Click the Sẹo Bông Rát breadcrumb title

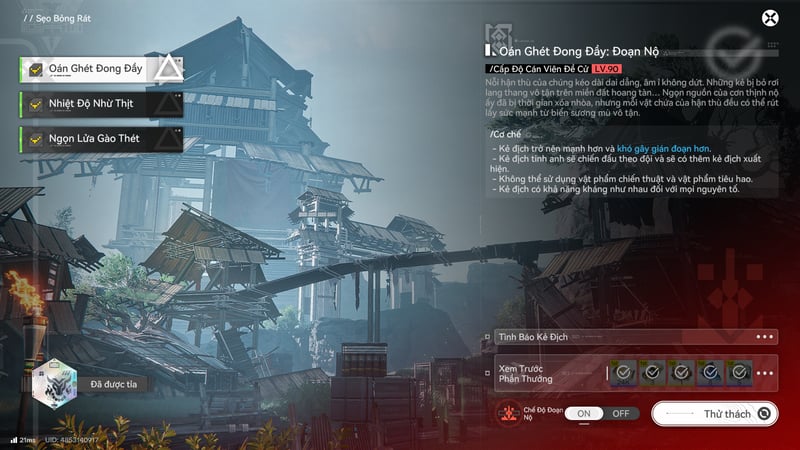click(x=57, y=19)
